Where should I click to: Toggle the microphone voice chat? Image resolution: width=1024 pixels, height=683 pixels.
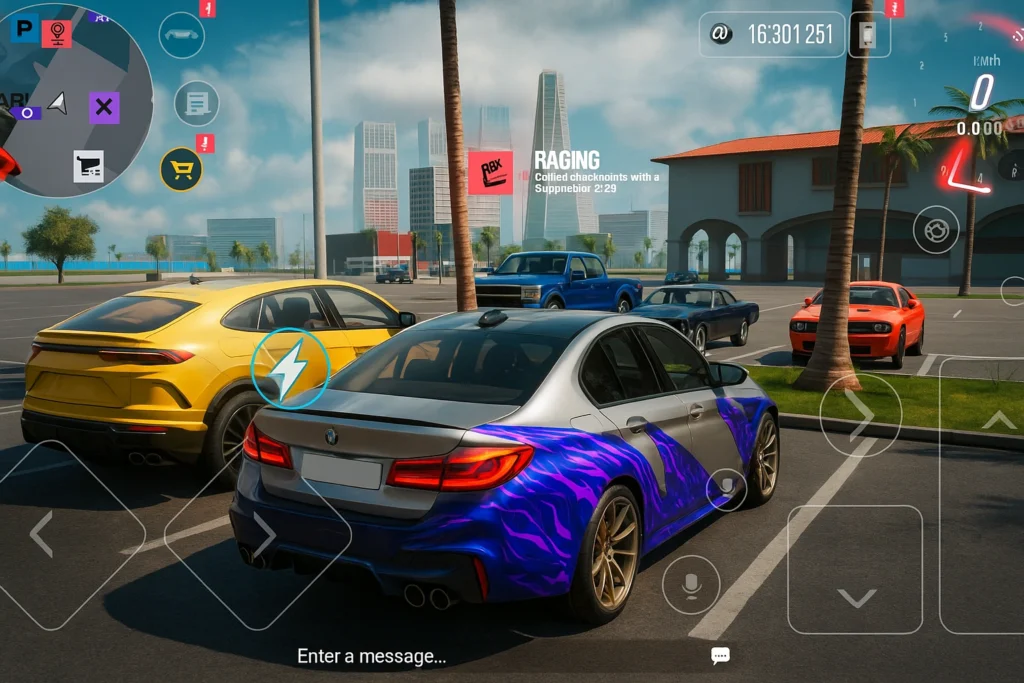[x=691, y=585]
